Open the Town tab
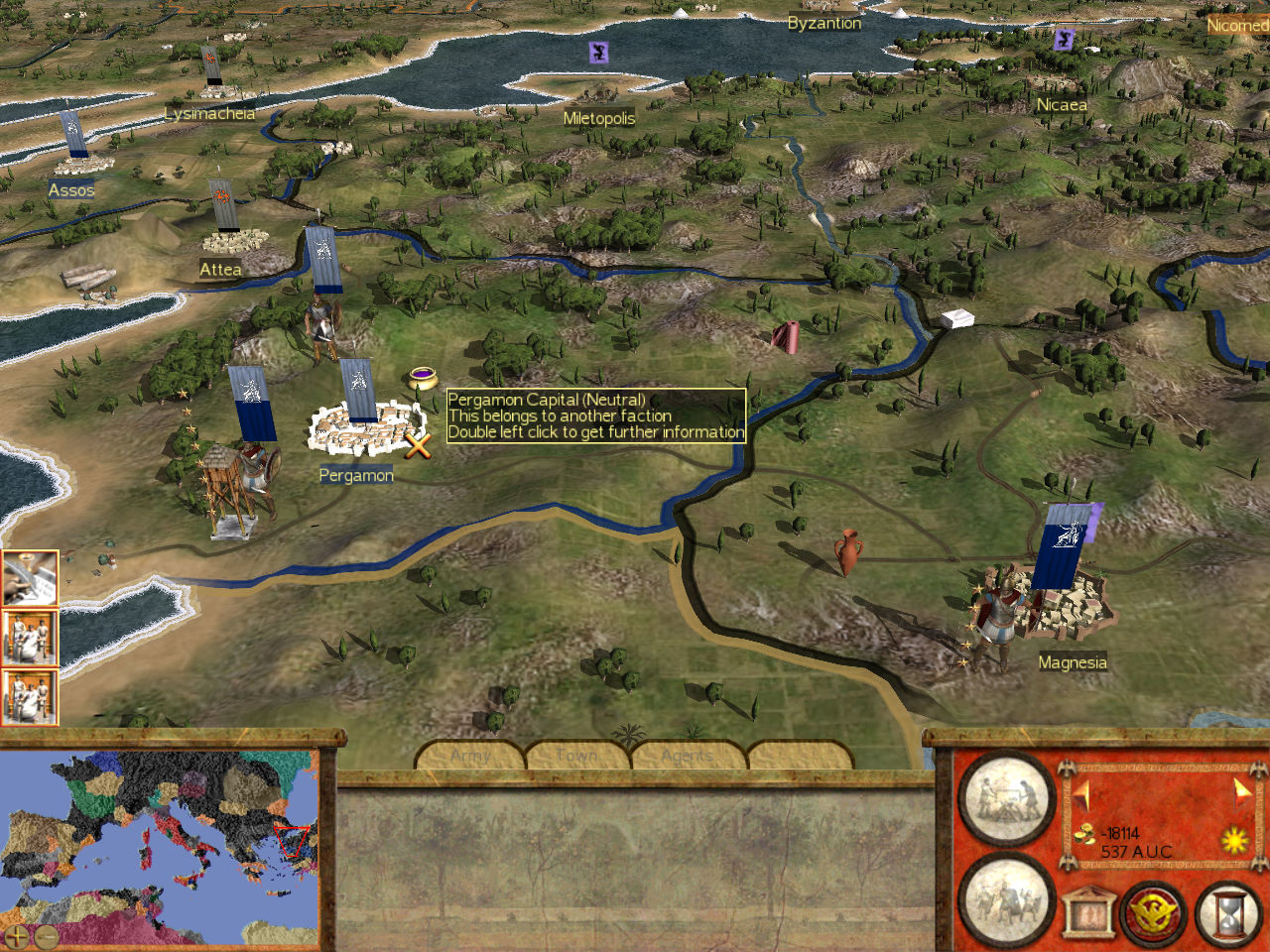 pyautogui.click(x=576, y=755)
